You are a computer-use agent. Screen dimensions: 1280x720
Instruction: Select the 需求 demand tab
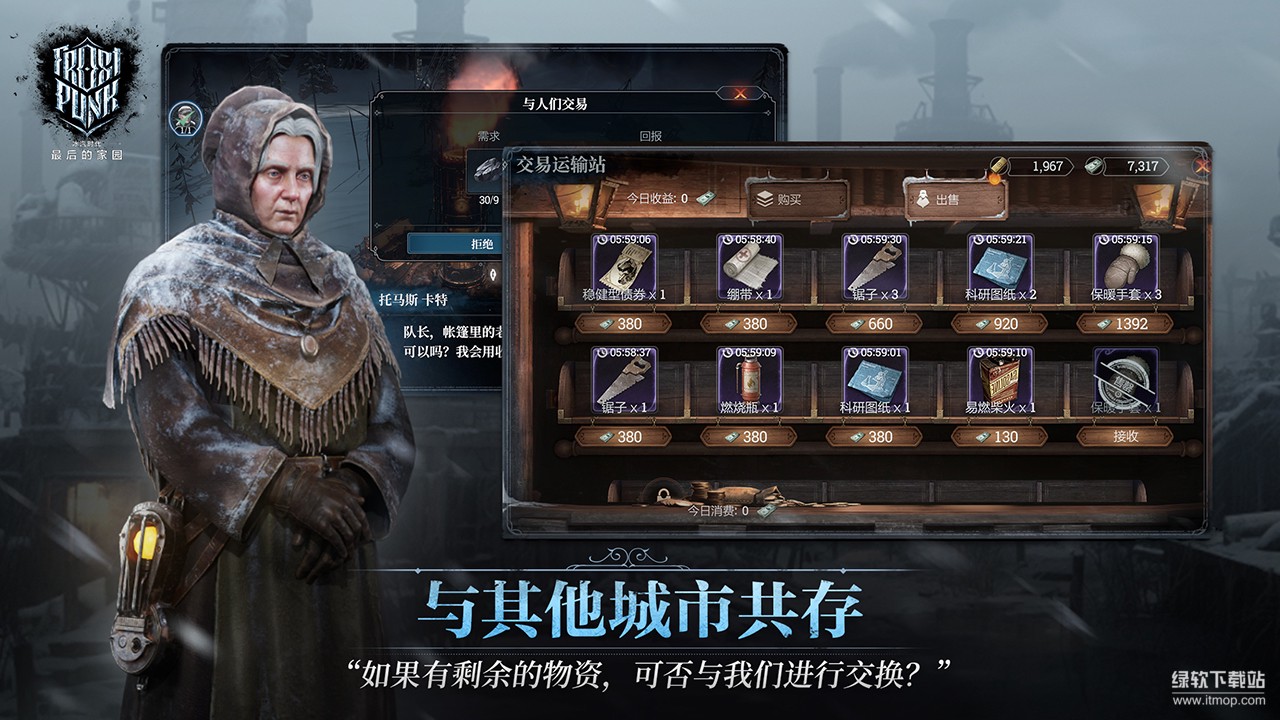487,135
